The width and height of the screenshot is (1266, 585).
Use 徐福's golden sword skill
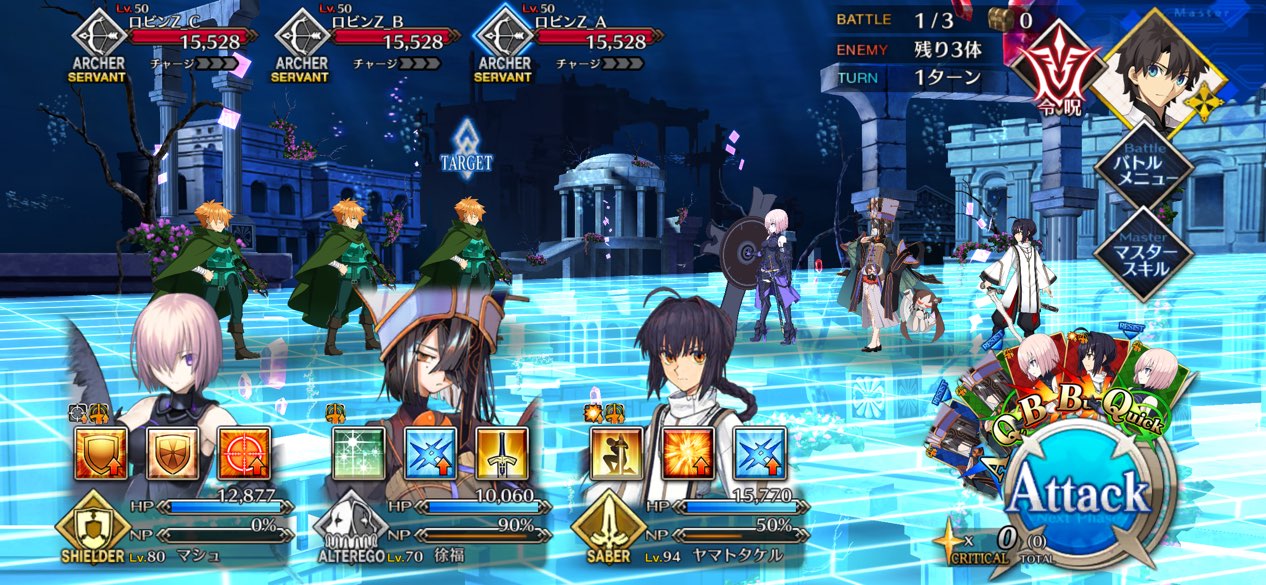[x=501, y=454]
